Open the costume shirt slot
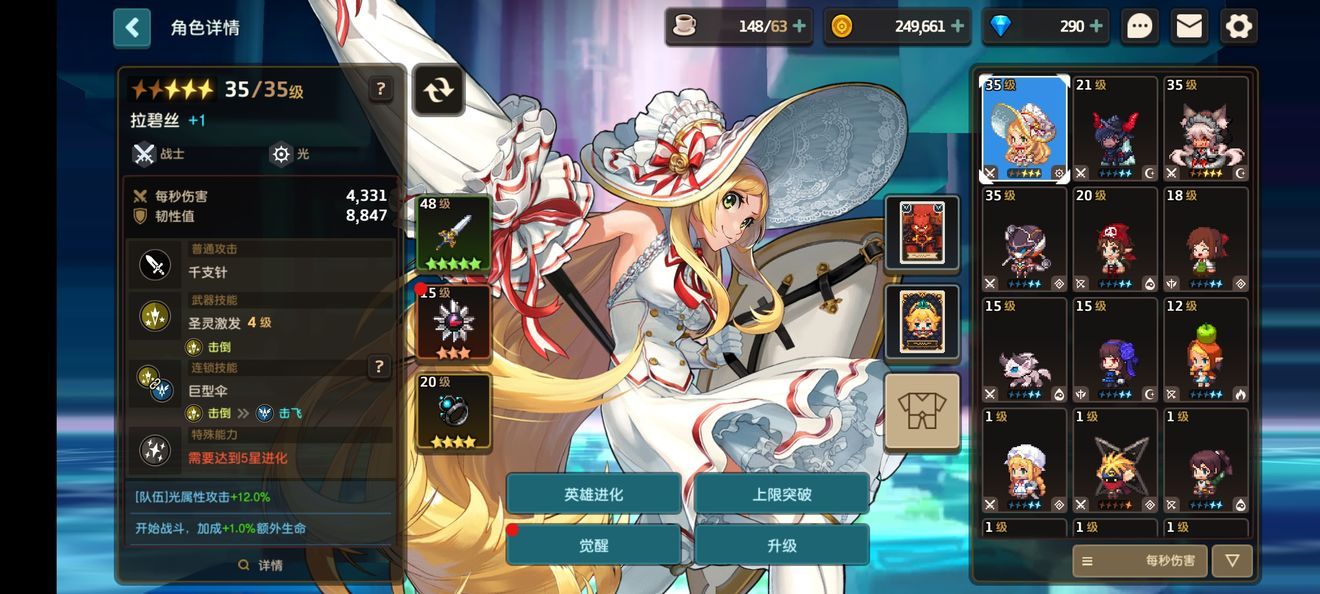The image size is (1320, 594). pos(922,412)
